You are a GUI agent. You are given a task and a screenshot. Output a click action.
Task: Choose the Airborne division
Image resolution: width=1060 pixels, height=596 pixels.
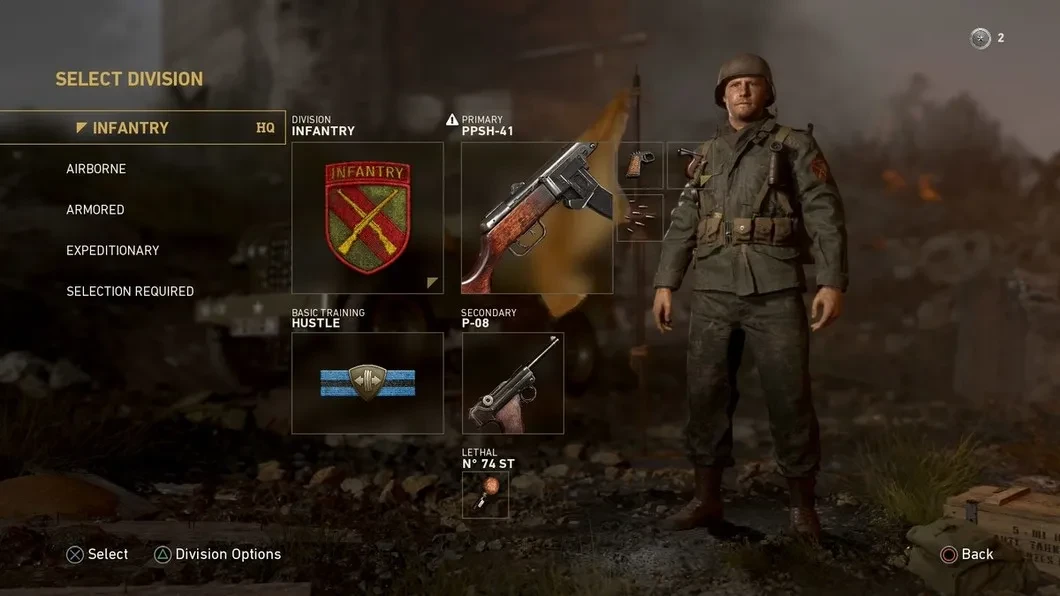[96, 169]
